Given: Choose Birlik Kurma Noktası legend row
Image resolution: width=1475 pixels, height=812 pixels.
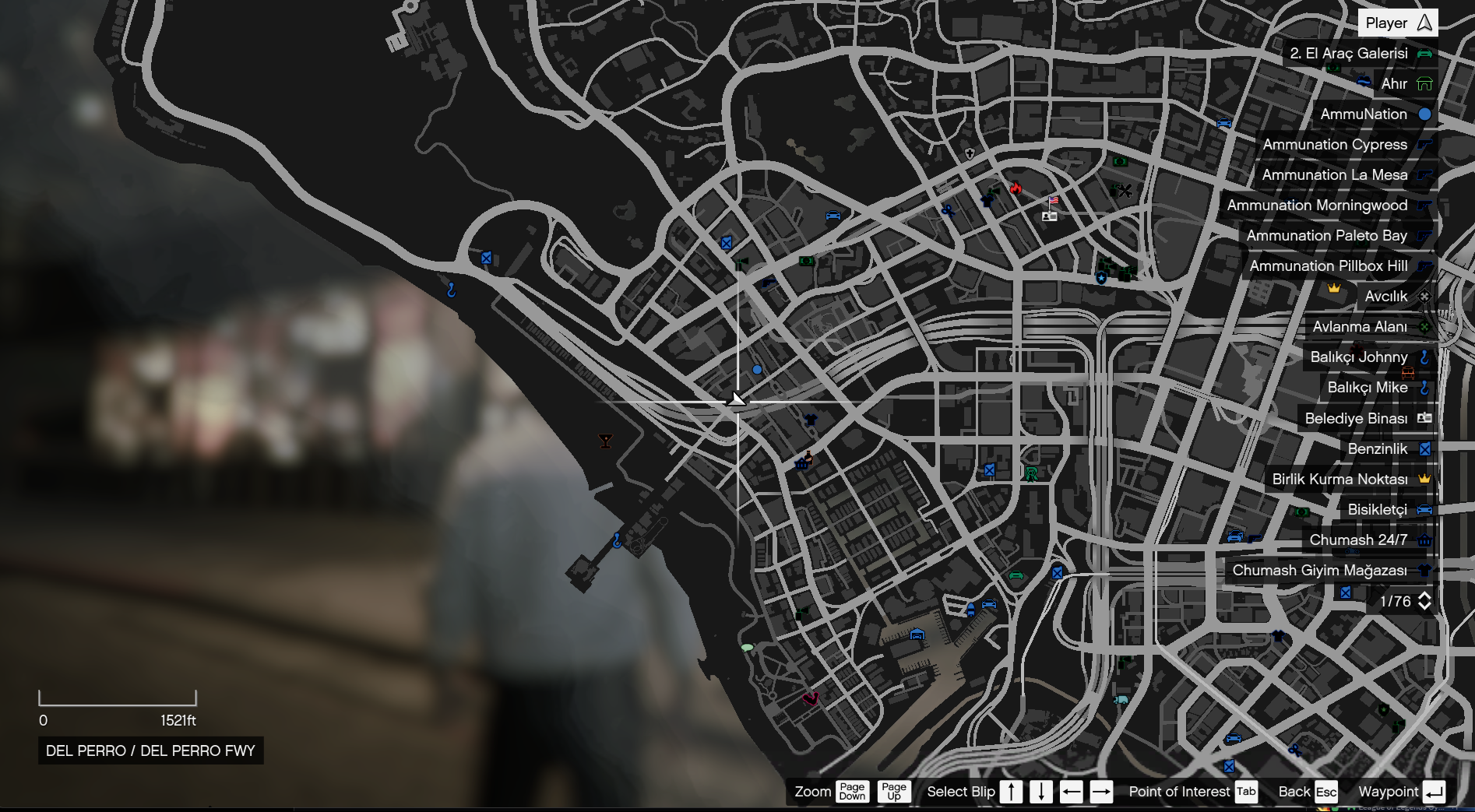Looking at the screenshot, I should (x=1350, y=480).
